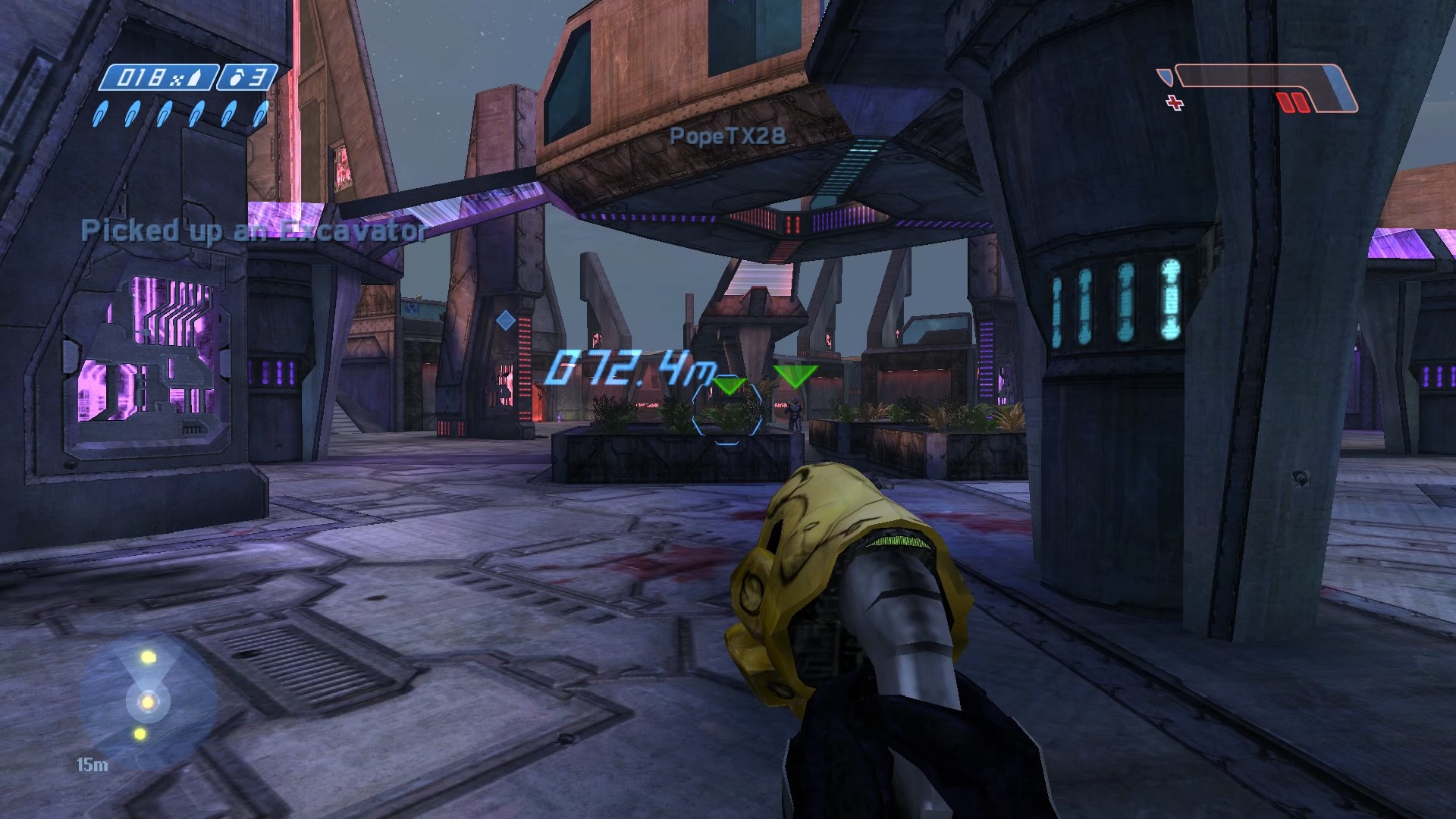Click the 15m radar range label
This screenshot has width=1456, height=819.
91,765
